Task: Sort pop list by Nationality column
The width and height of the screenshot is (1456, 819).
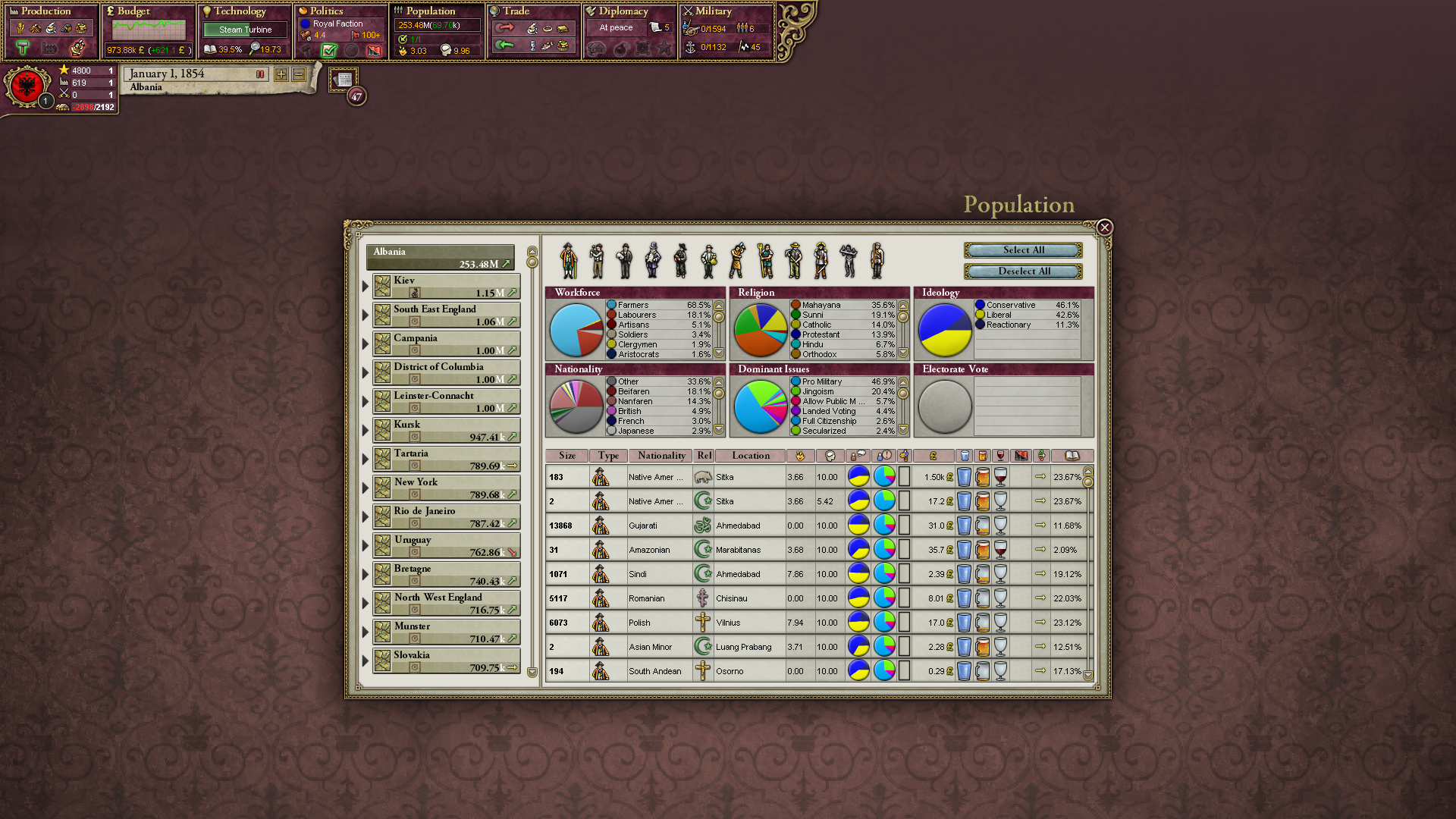Action: point(661,456)
